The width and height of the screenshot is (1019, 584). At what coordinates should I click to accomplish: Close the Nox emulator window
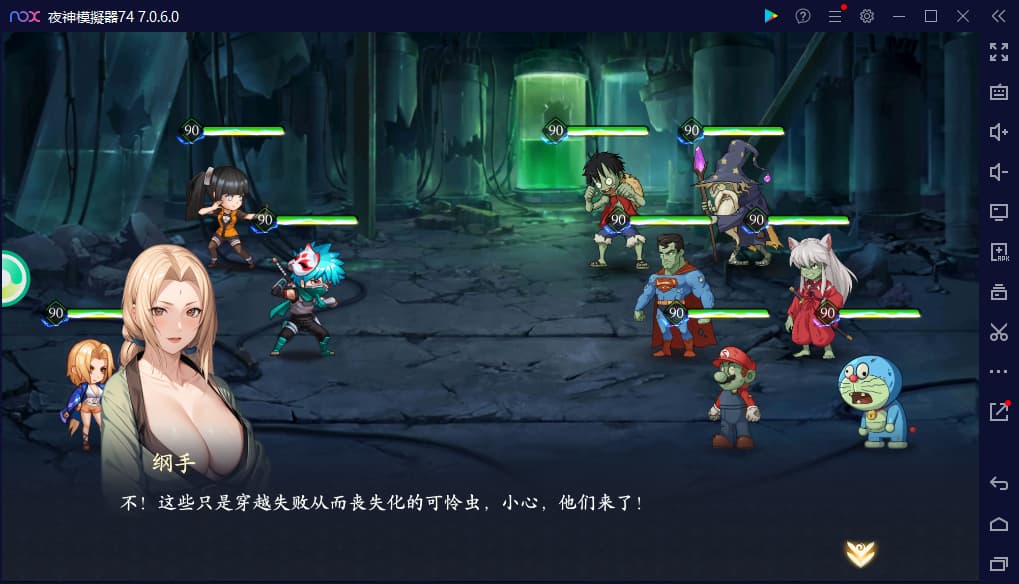[963, 16]
